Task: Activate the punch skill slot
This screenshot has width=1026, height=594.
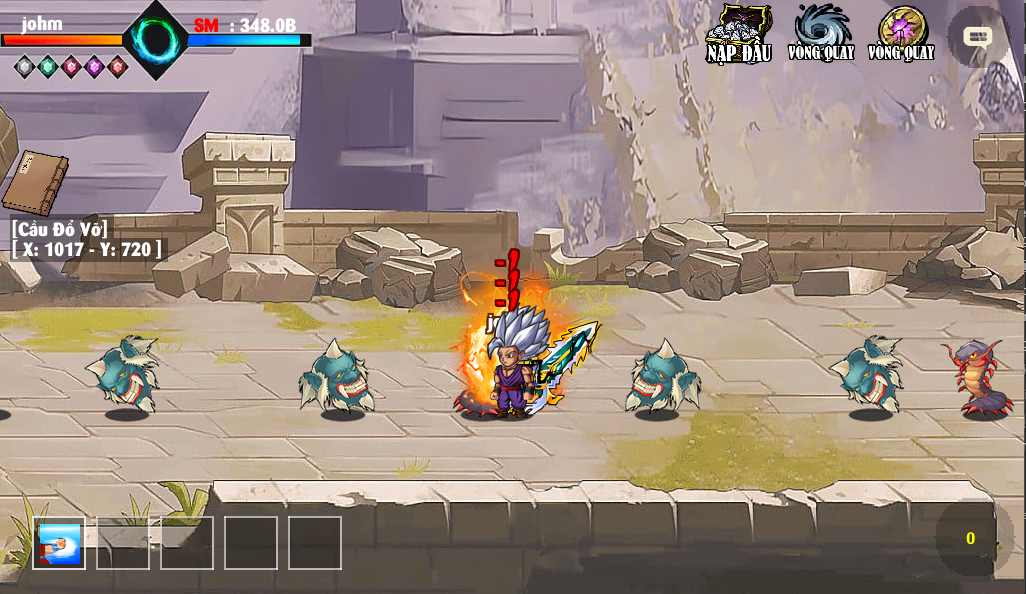Action: pyautogui.click(x=59, y=544)
